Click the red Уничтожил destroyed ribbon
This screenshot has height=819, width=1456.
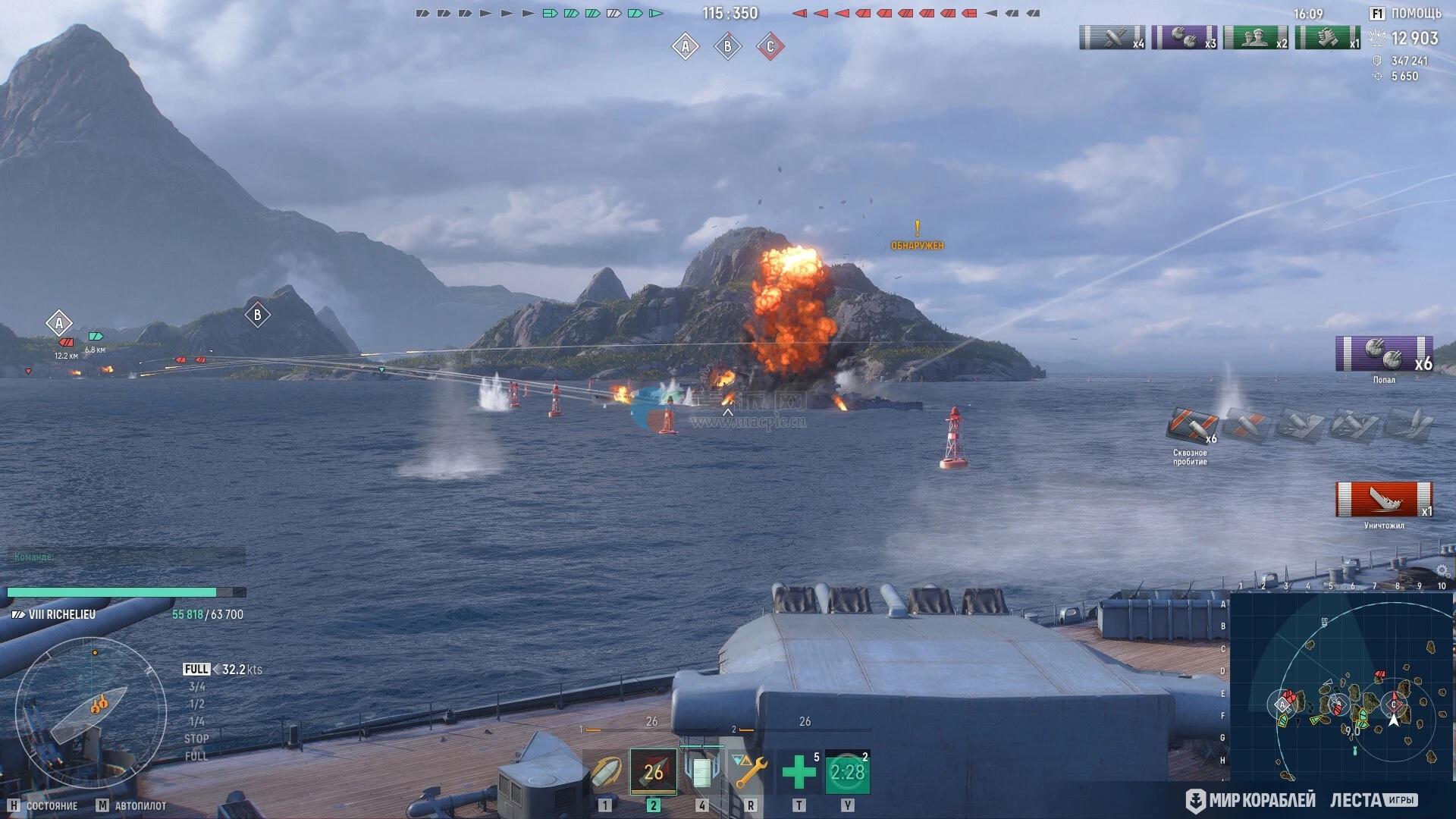click(x=1384, y=500)
